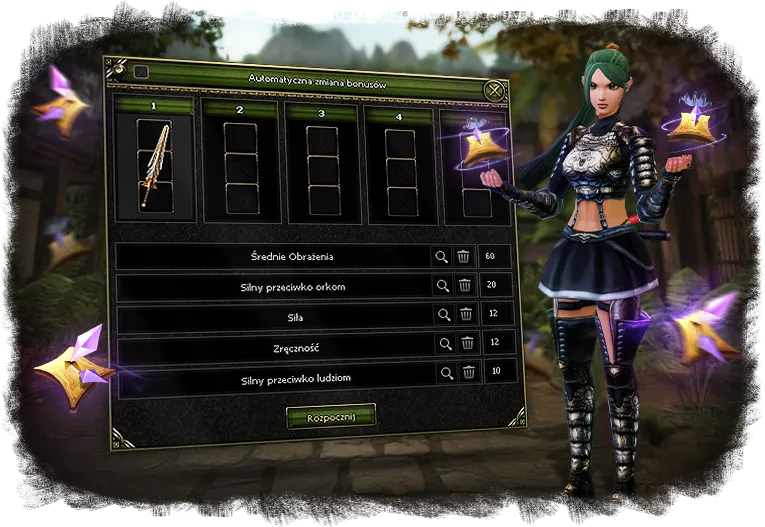The width and height of the screenshot is (765, 527).
Task: Close the Automatyczna zmiana bonusów window
Action: (495, 91)
